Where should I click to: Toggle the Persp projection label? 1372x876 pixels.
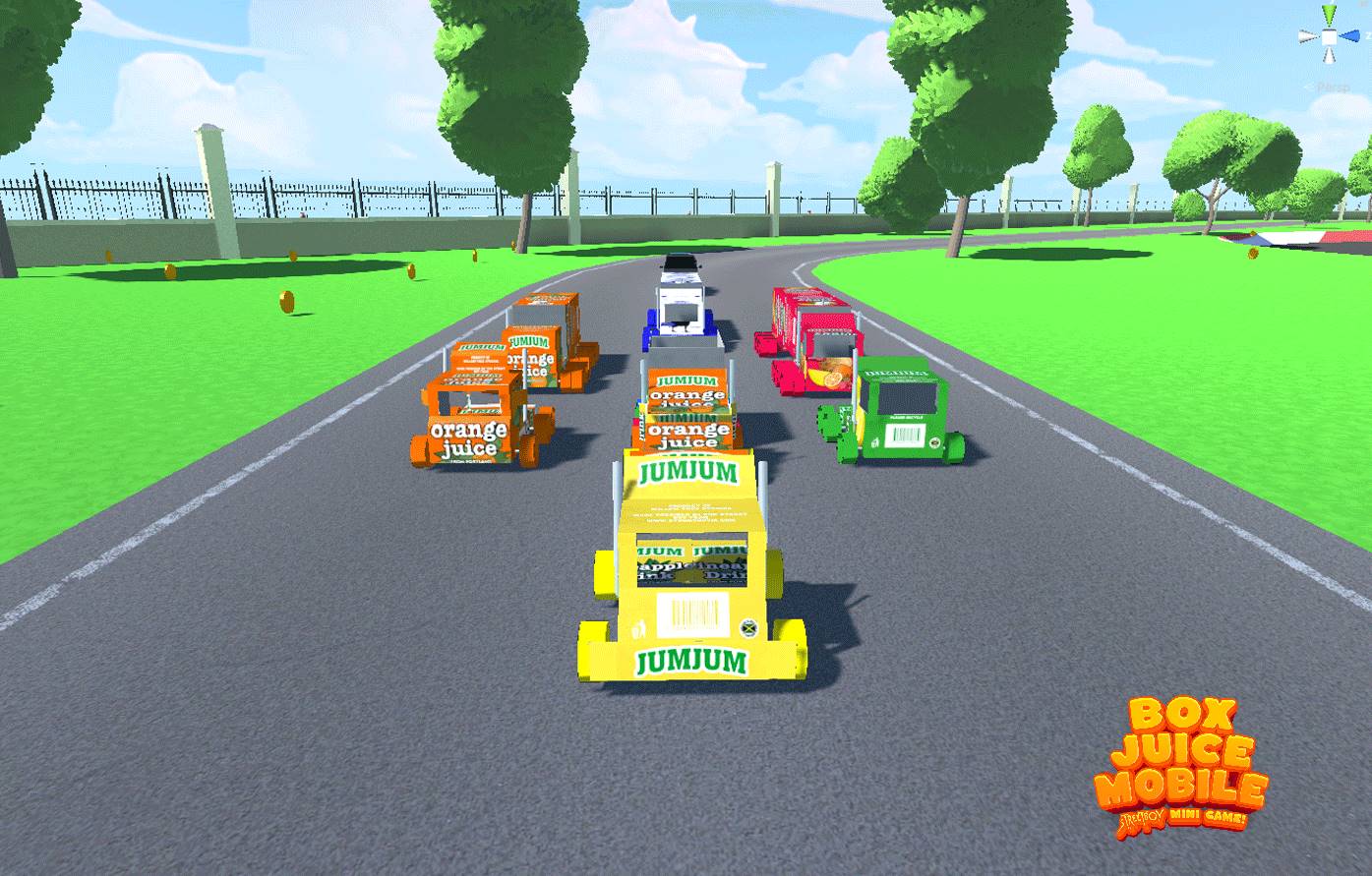1334,88
